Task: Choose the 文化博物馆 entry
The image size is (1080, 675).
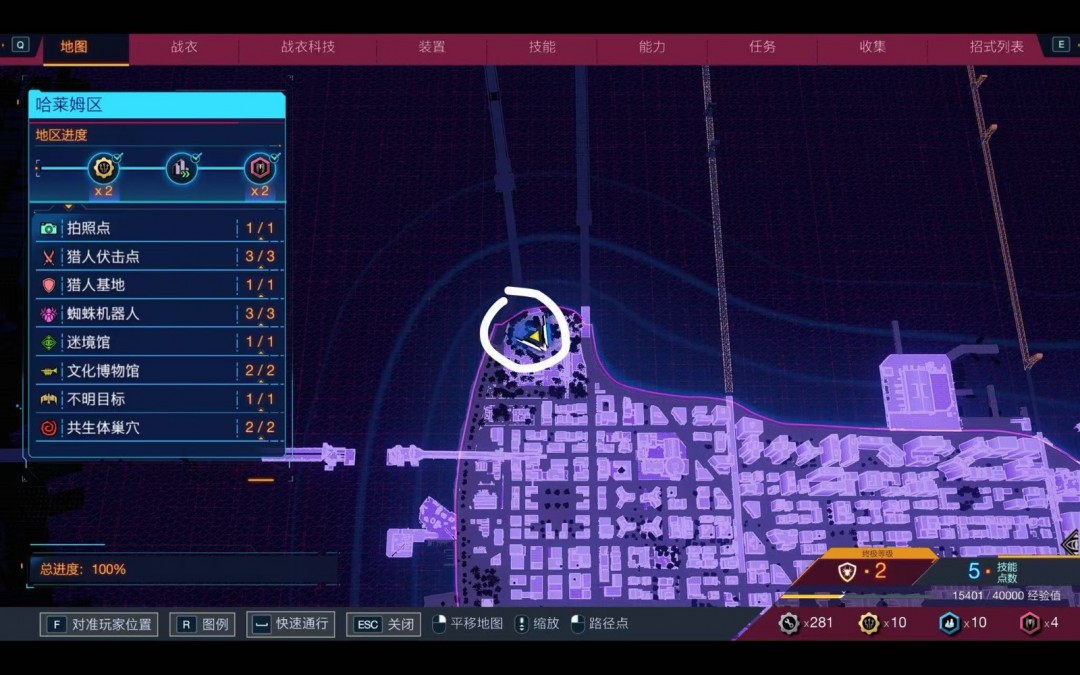Action: click(158, 371)
